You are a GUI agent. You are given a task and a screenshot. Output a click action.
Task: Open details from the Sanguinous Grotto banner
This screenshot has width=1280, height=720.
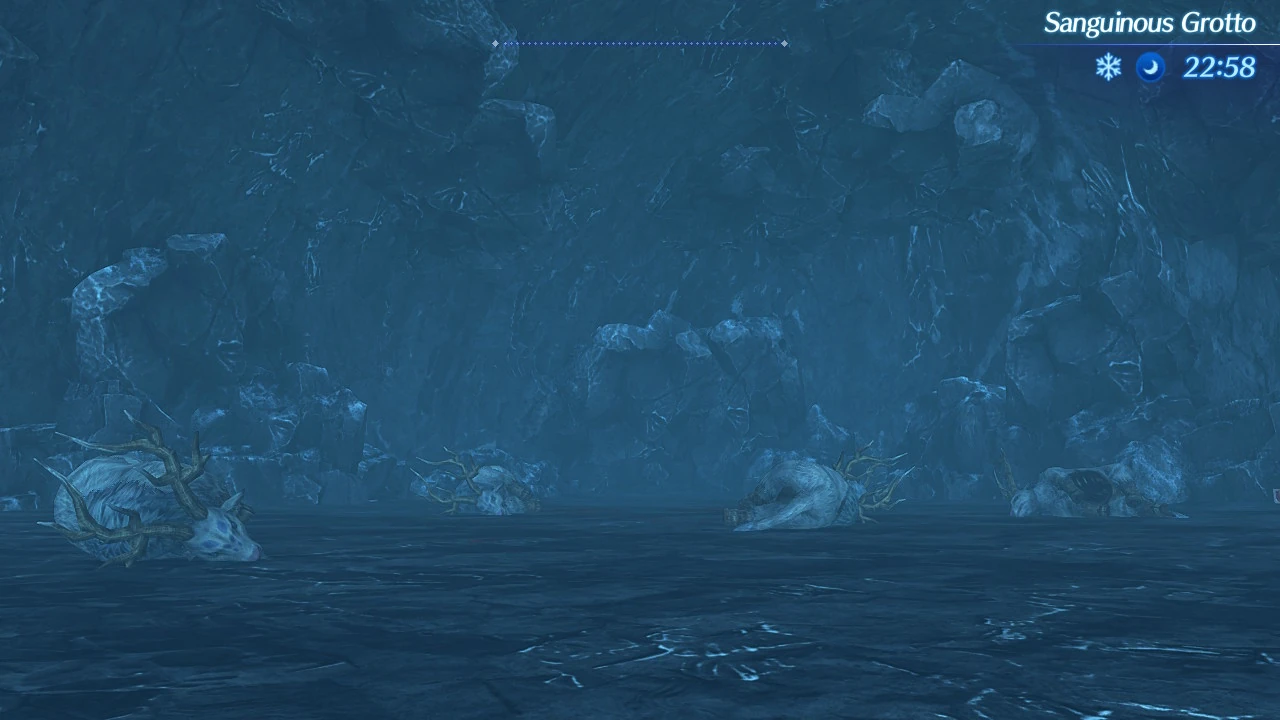(1150, 22)
